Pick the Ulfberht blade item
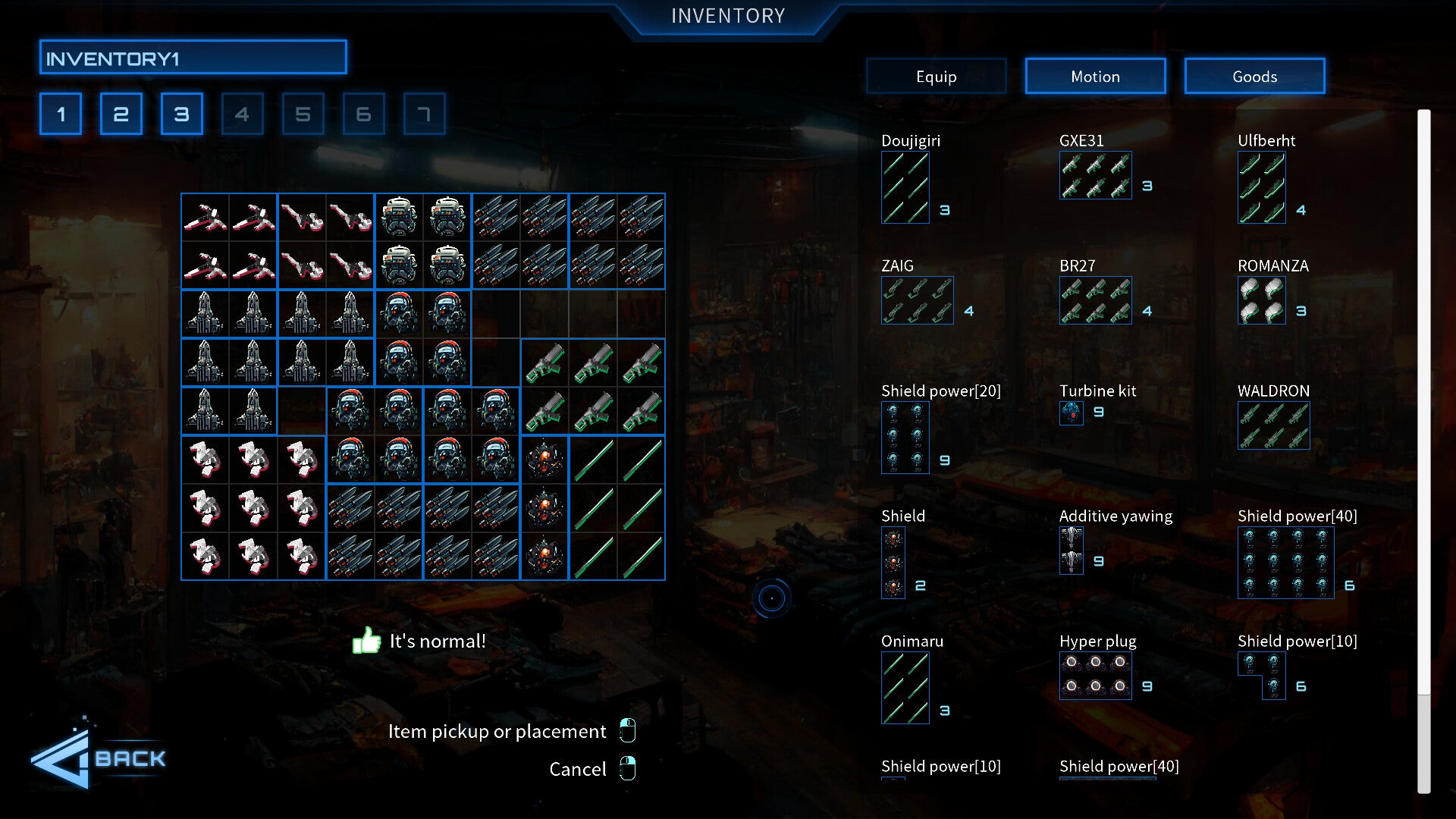1456x819 pixels. [1261, 187]
